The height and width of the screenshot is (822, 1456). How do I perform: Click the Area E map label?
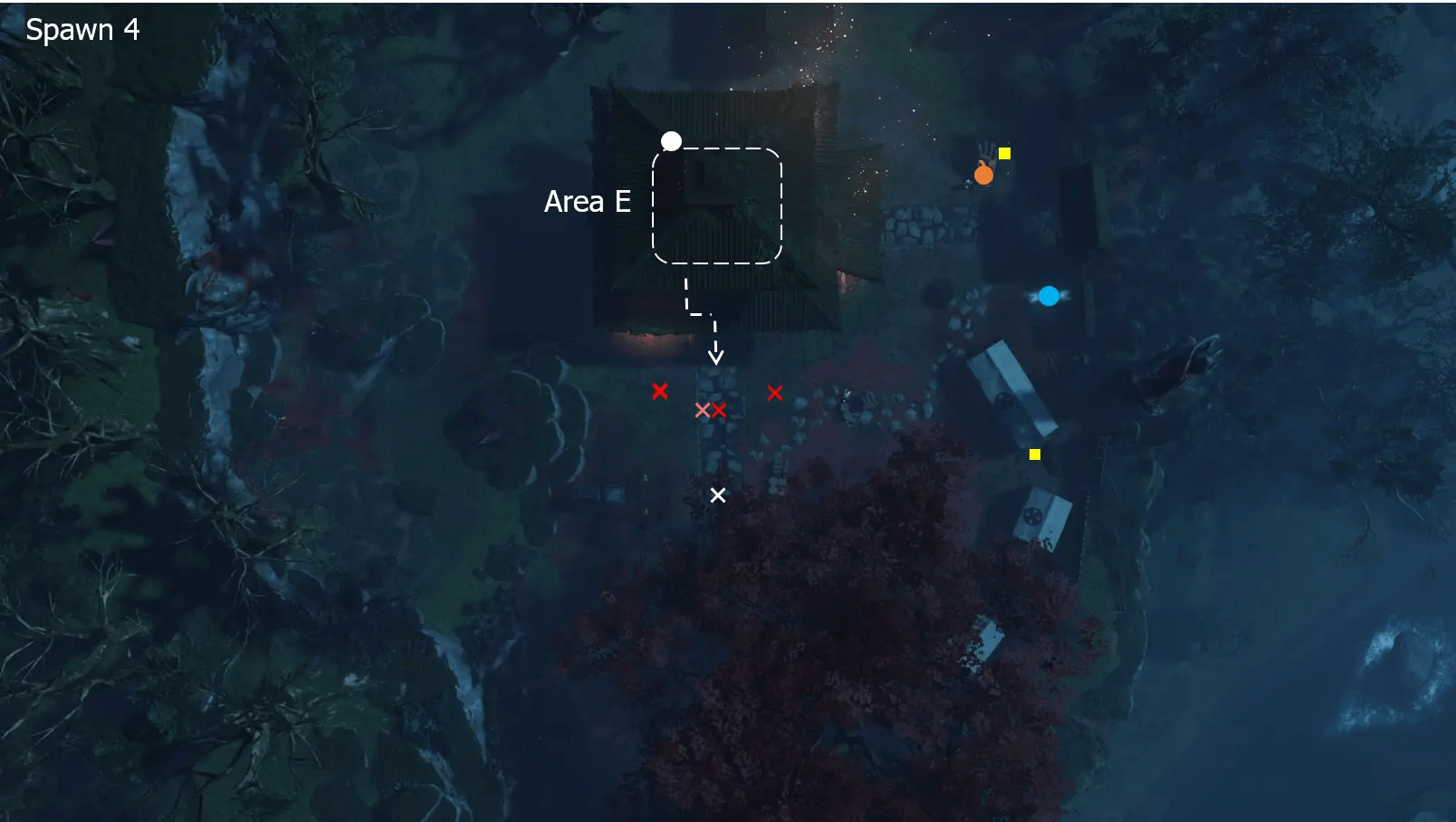587,201
